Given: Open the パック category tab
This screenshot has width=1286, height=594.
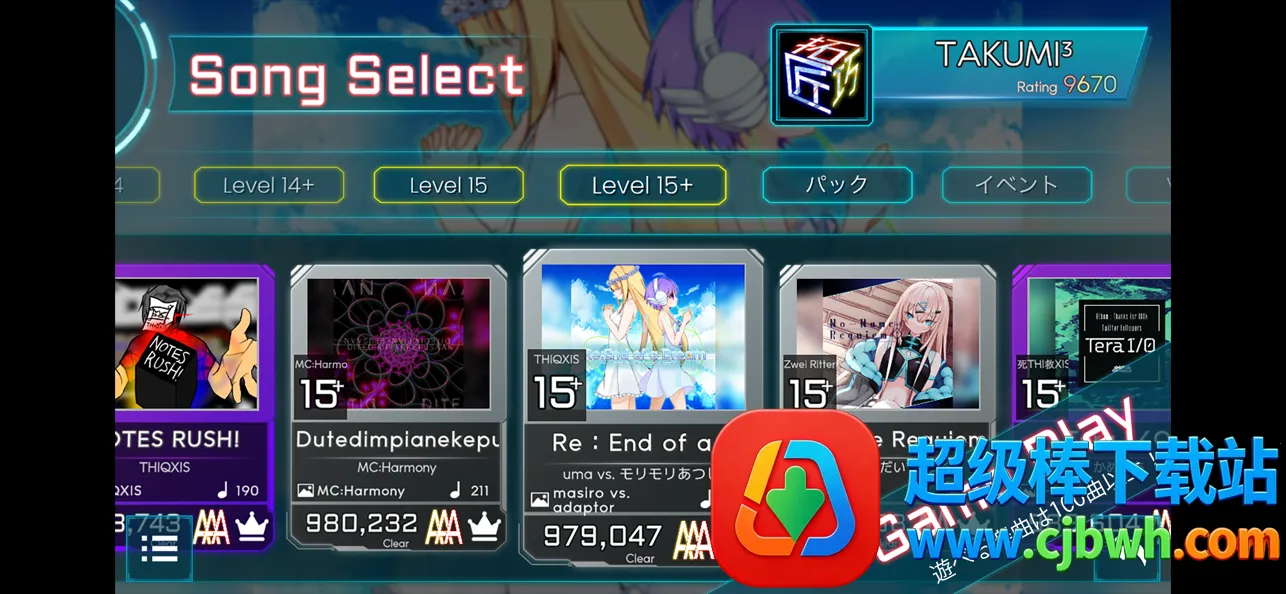Looking at the screenshot, I should 836,185.
